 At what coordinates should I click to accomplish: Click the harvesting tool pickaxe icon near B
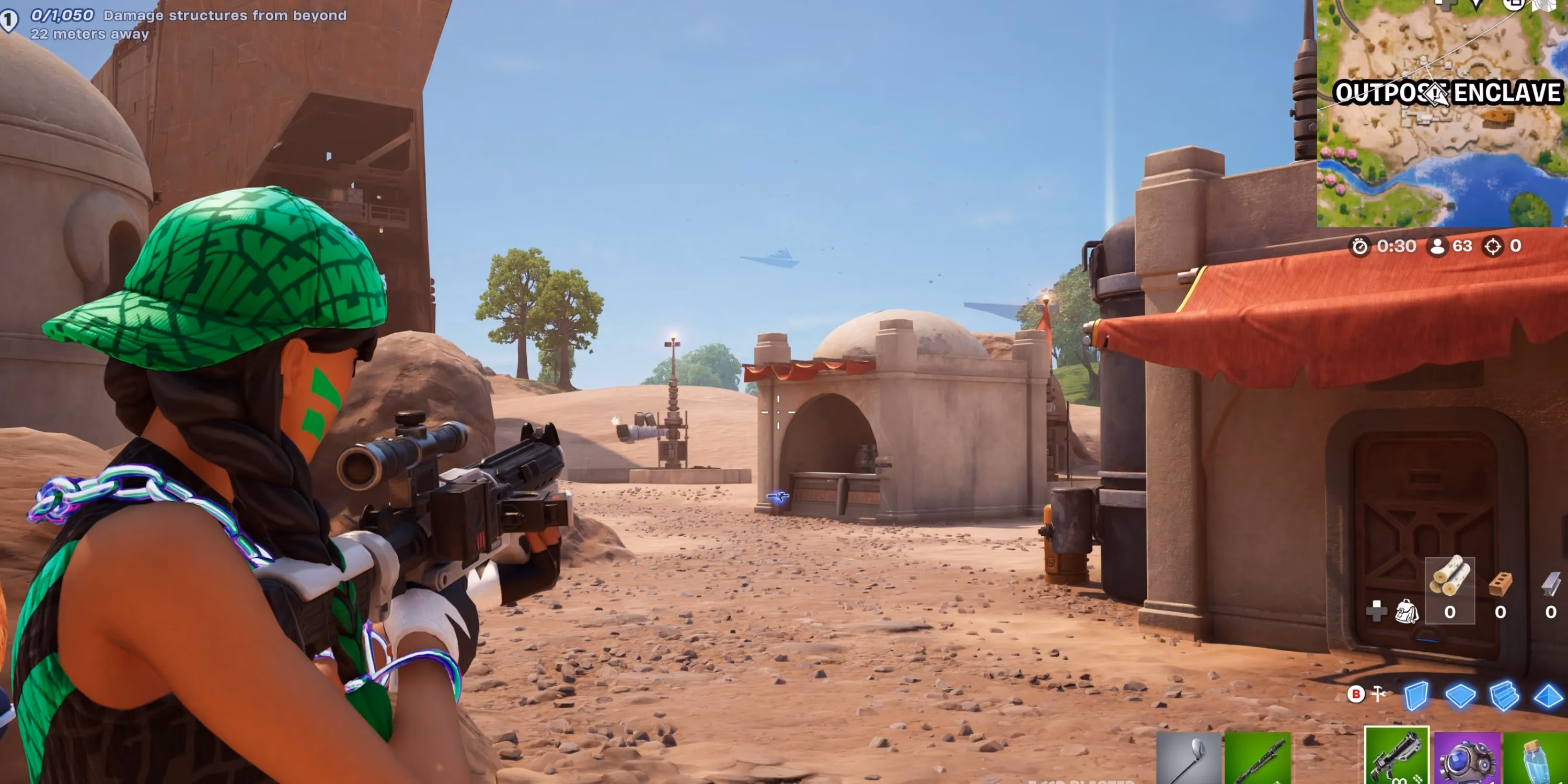1377,695
